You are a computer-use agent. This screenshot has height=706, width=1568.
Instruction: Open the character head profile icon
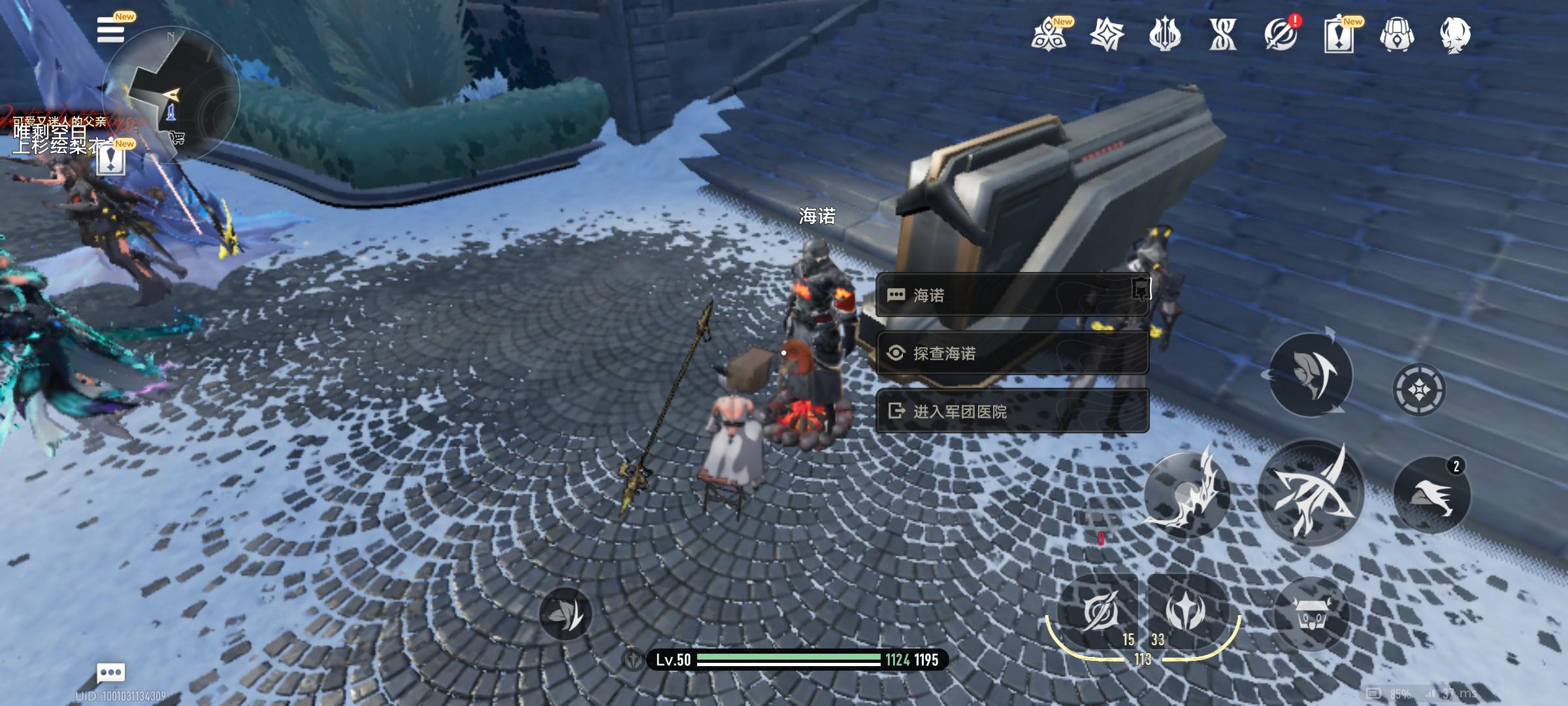[x=1455, y=34]
